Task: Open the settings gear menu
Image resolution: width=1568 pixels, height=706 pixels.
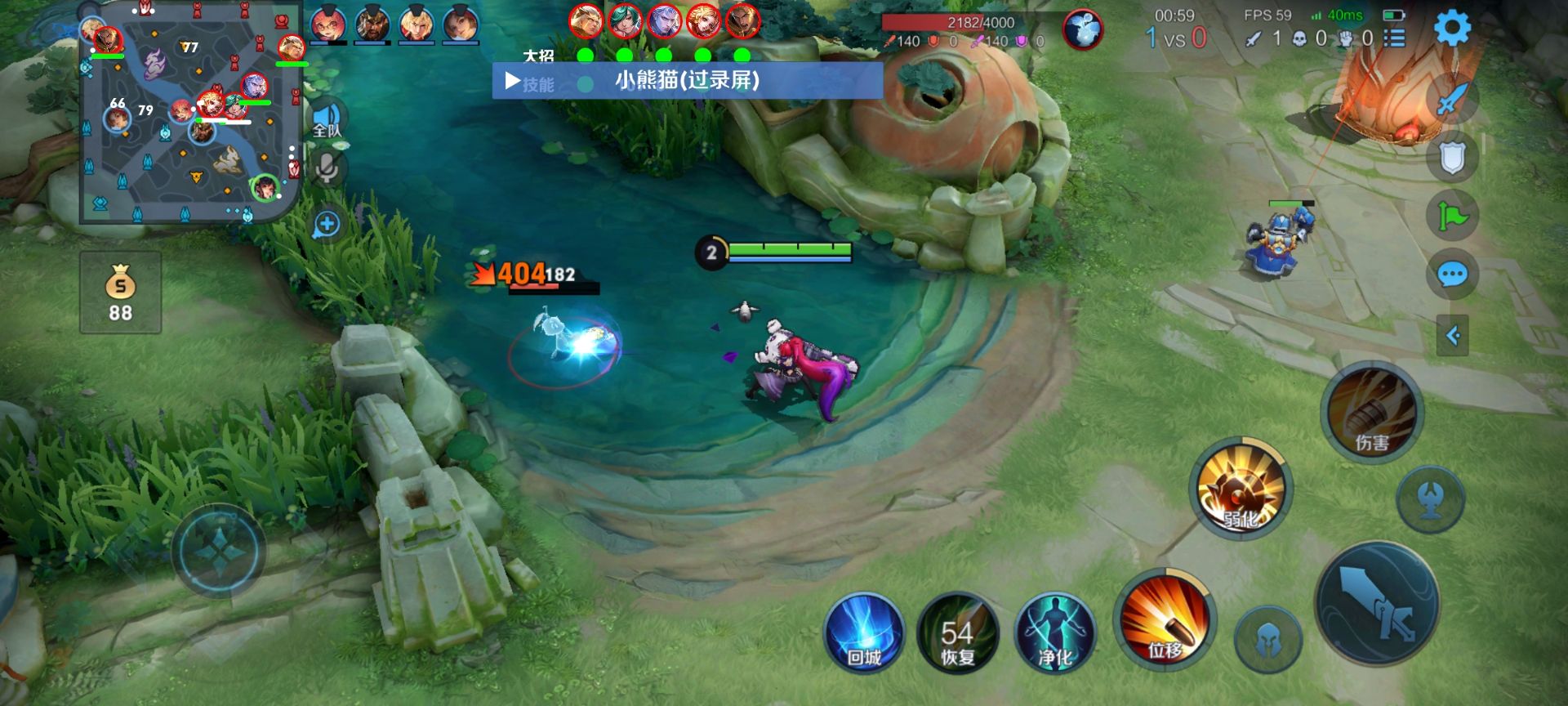Action: coord(1452,29)
